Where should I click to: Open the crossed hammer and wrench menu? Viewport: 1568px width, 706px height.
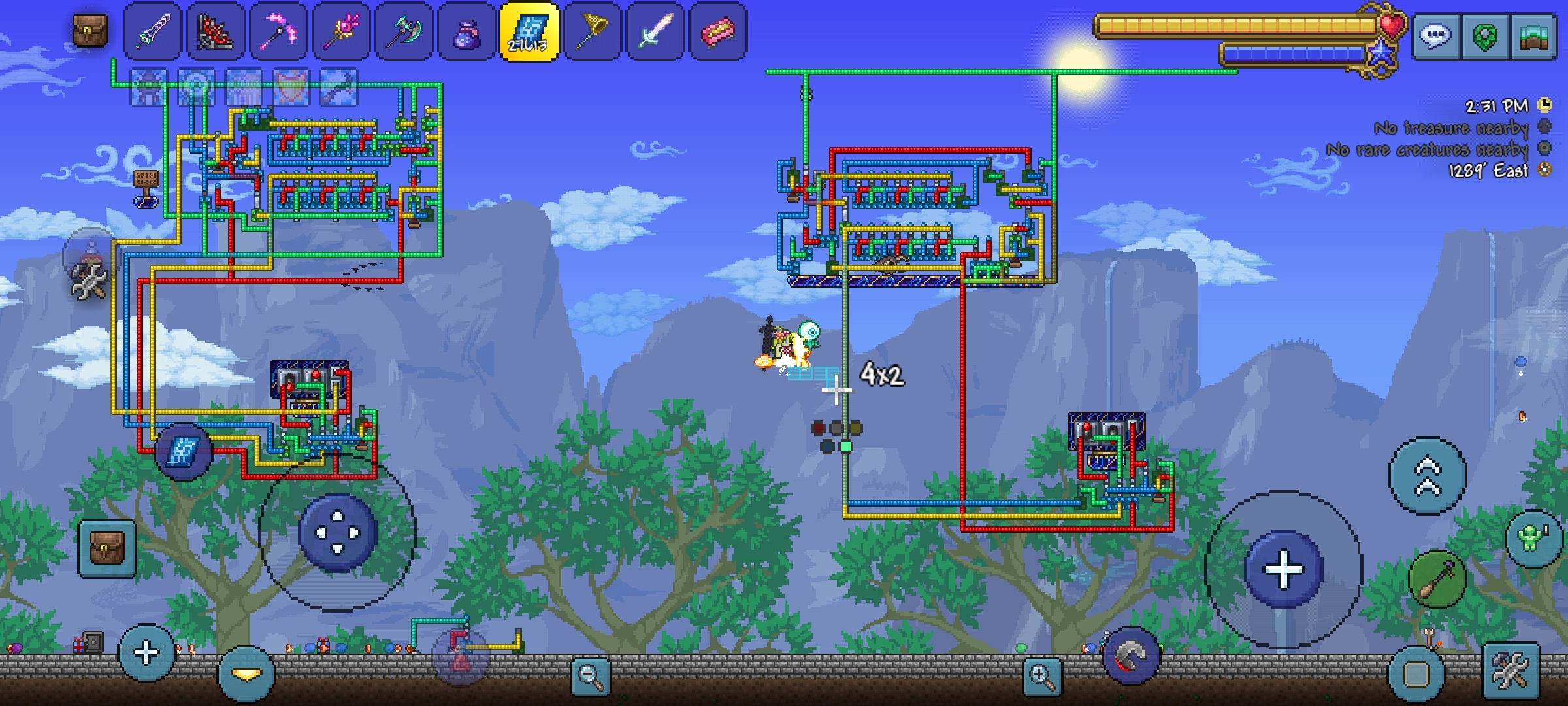coord(1511,671)
